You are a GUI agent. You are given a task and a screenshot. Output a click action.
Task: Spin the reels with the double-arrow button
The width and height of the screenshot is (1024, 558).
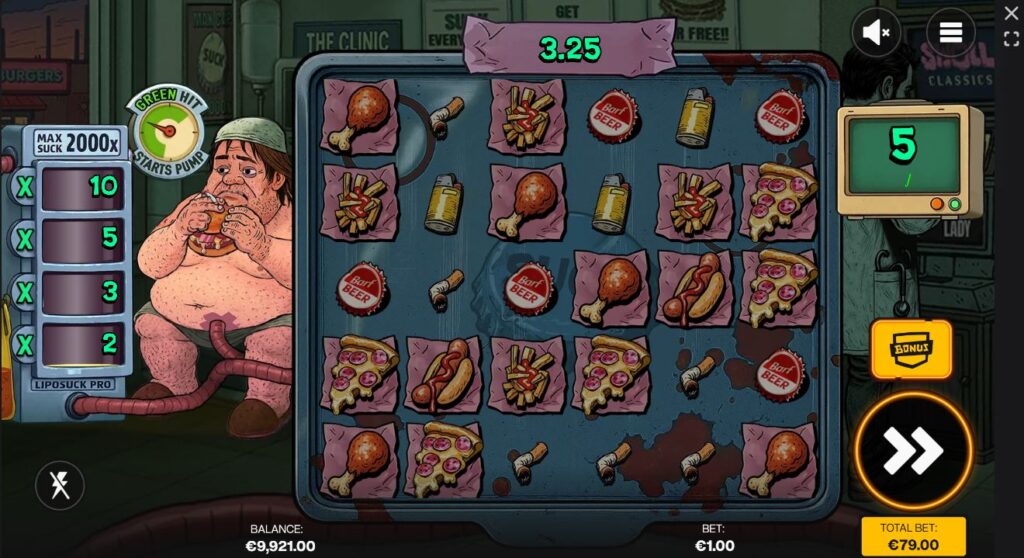coord(913,452)
